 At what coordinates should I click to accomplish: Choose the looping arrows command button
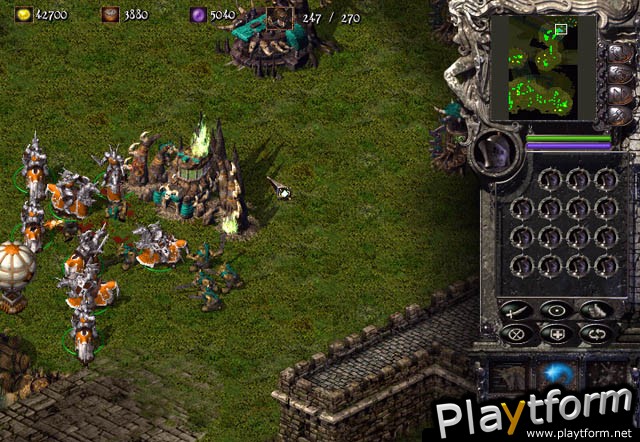point(595,335)
